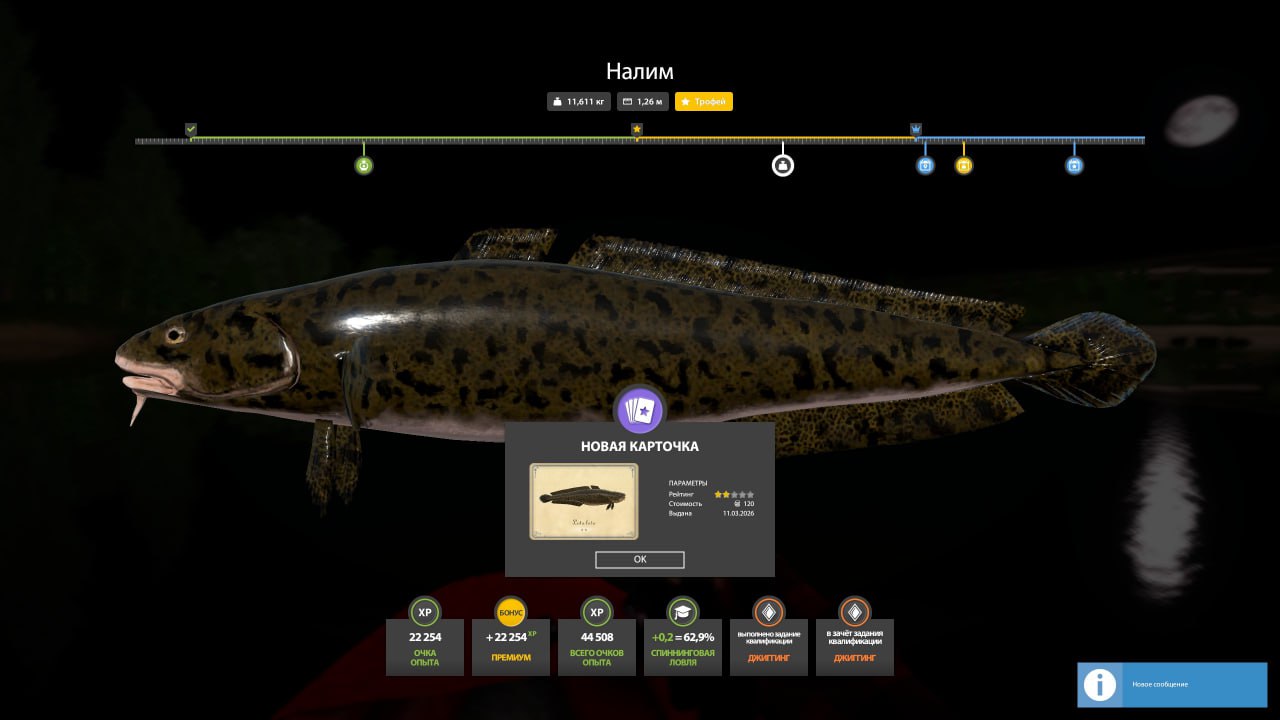
Task: Select the purple cards icon above the popup
Action: point(640,410)
